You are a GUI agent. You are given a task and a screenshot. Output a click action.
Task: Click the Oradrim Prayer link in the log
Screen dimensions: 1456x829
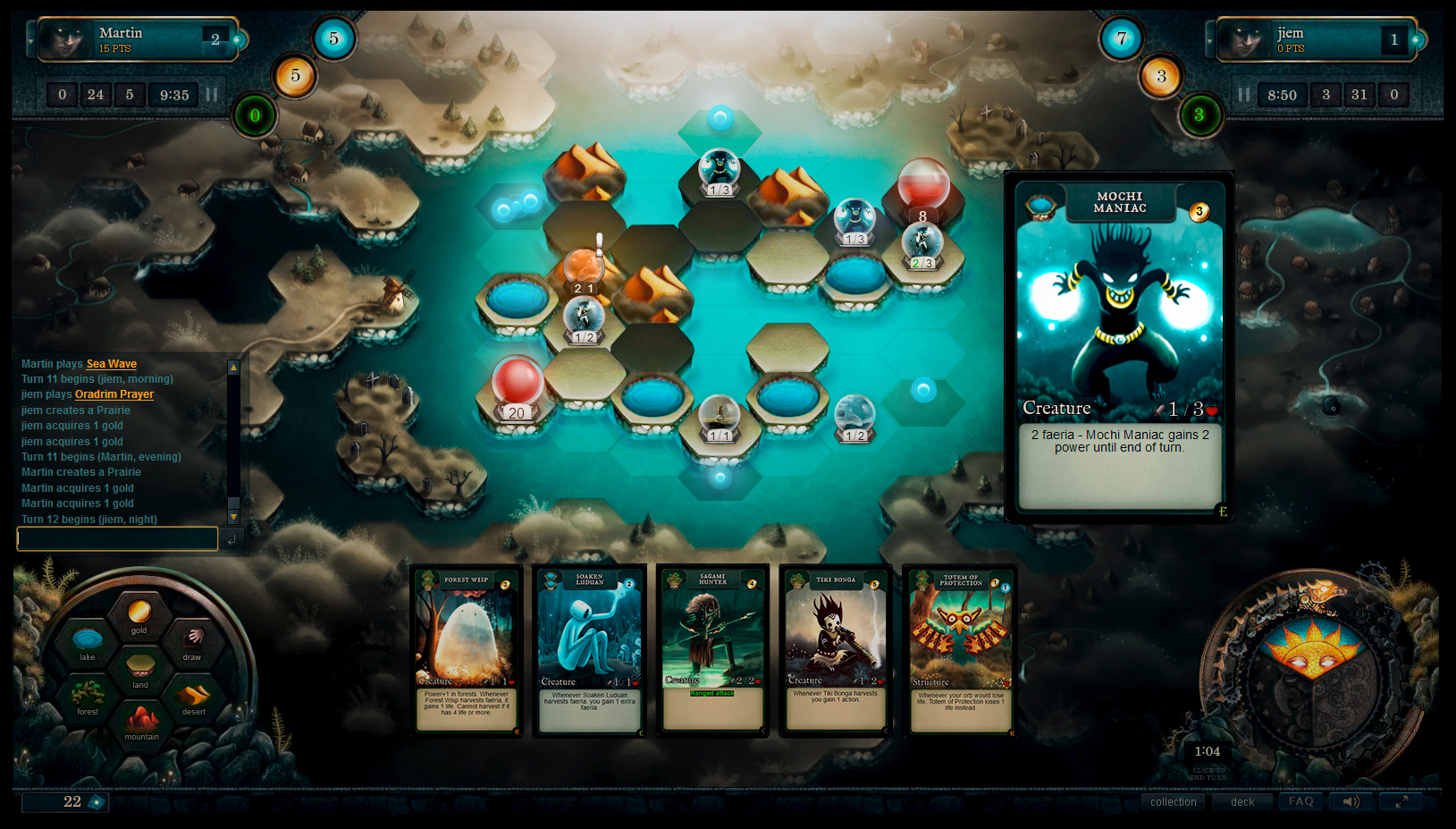click(114, 393)
